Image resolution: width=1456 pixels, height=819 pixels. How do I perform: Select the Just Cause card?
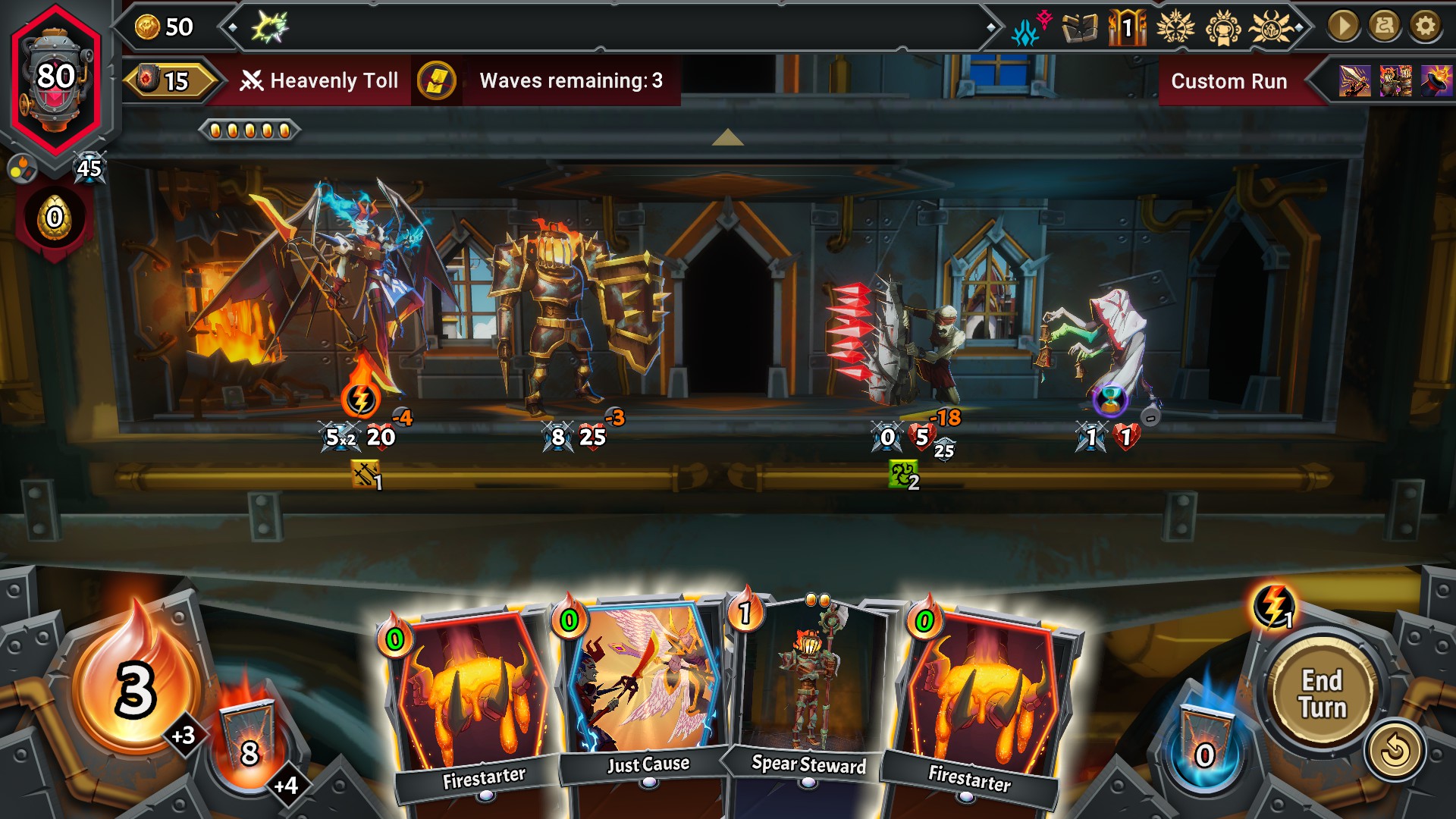tap(647, 690)
